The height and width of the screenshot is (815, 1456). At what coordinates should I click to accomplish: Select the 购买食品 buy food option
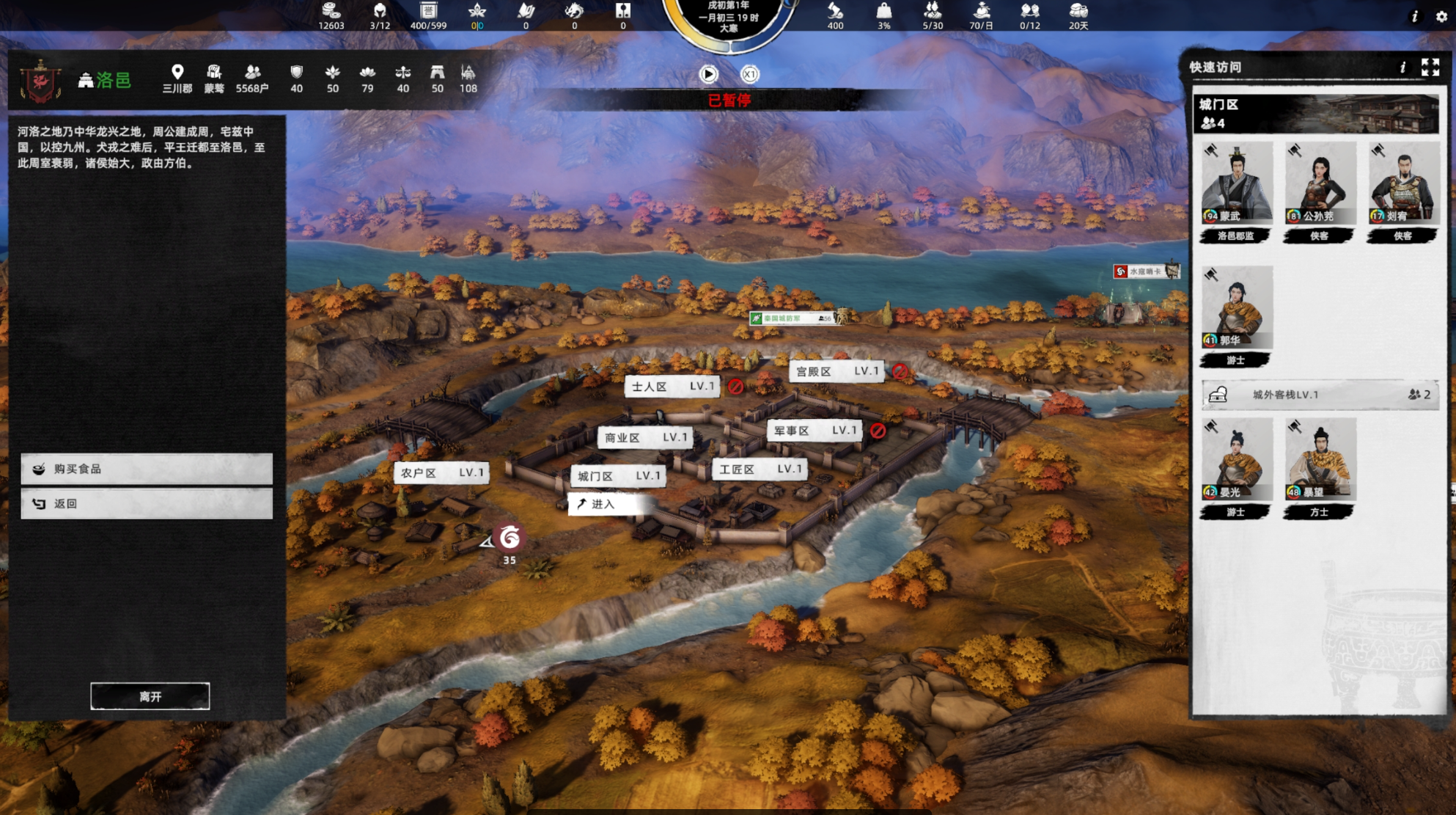click(x=147, y=469)
